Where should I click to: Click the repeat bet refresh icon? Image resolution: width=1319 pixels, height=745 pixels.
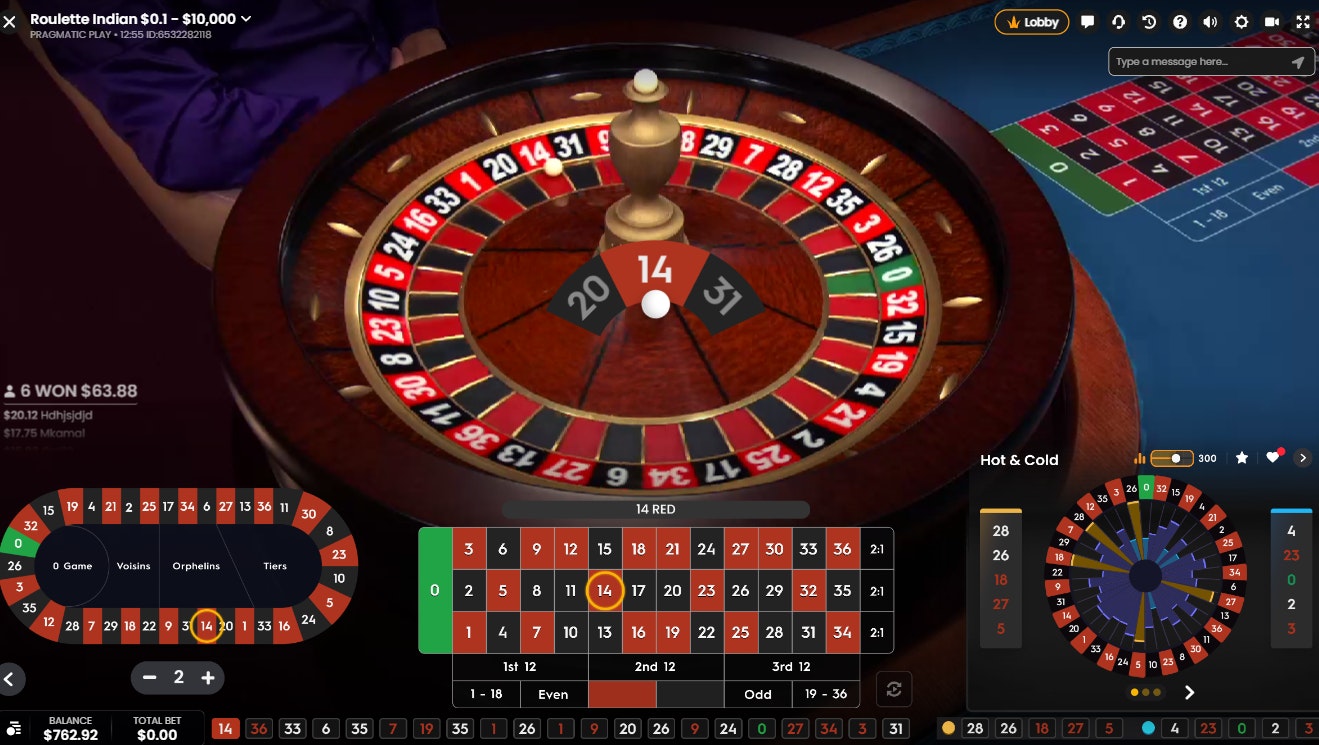pos(893,689)
